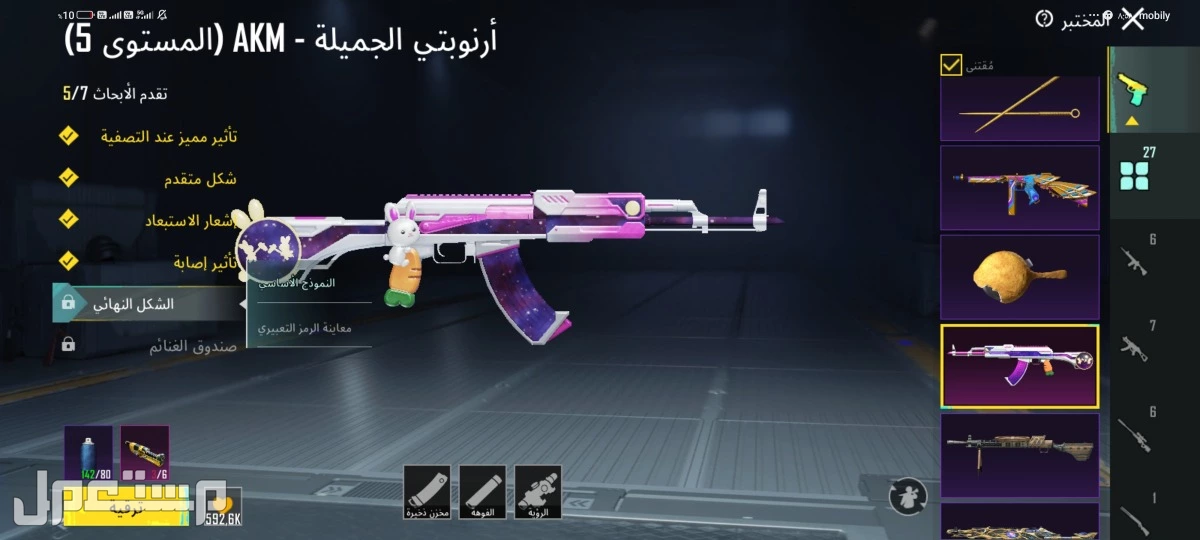This screenshot has width=1200, height=540.
Task: Select the locked final form entry
Action: pos(148,303)
